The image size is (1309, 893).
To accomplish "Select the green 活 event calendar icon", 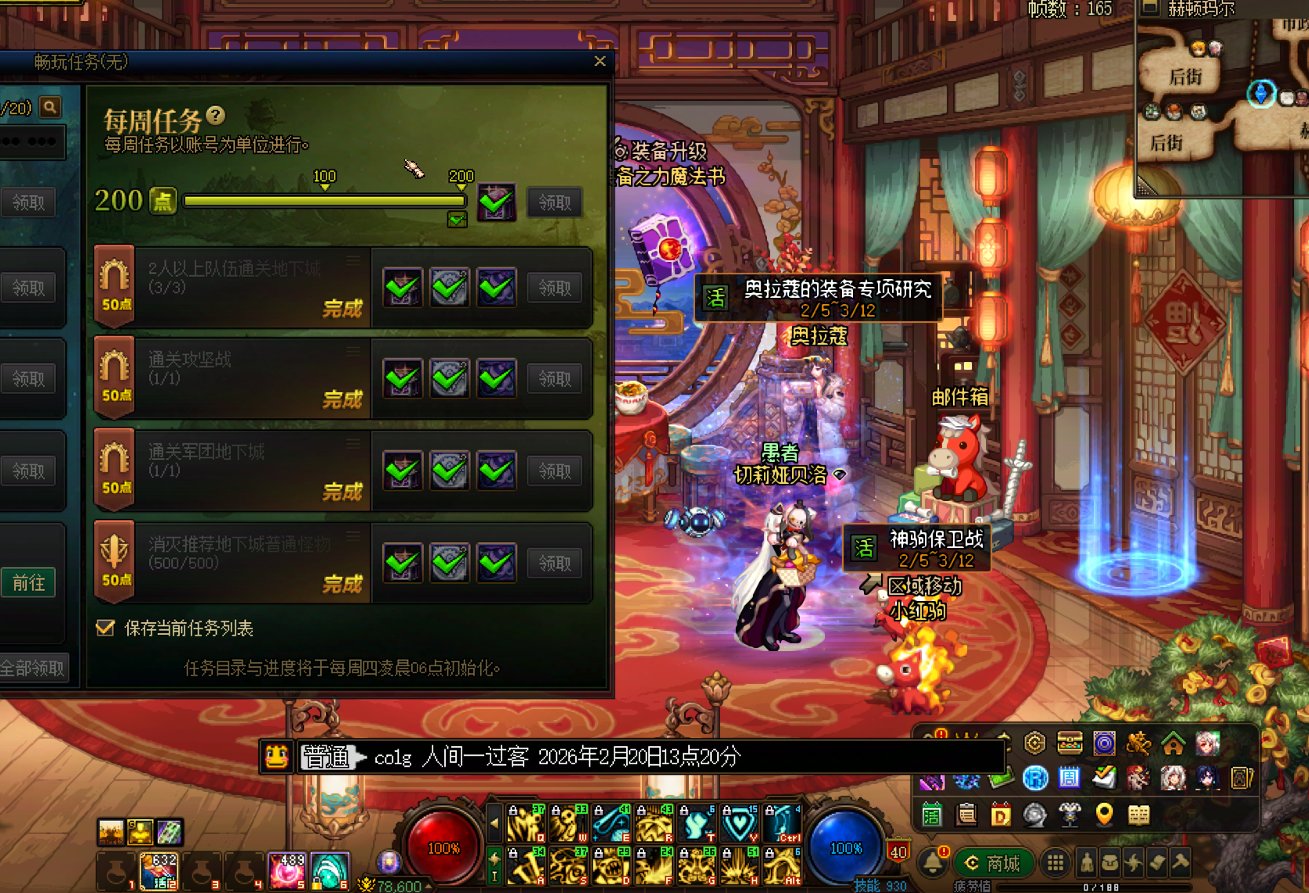I will [932, 814].
